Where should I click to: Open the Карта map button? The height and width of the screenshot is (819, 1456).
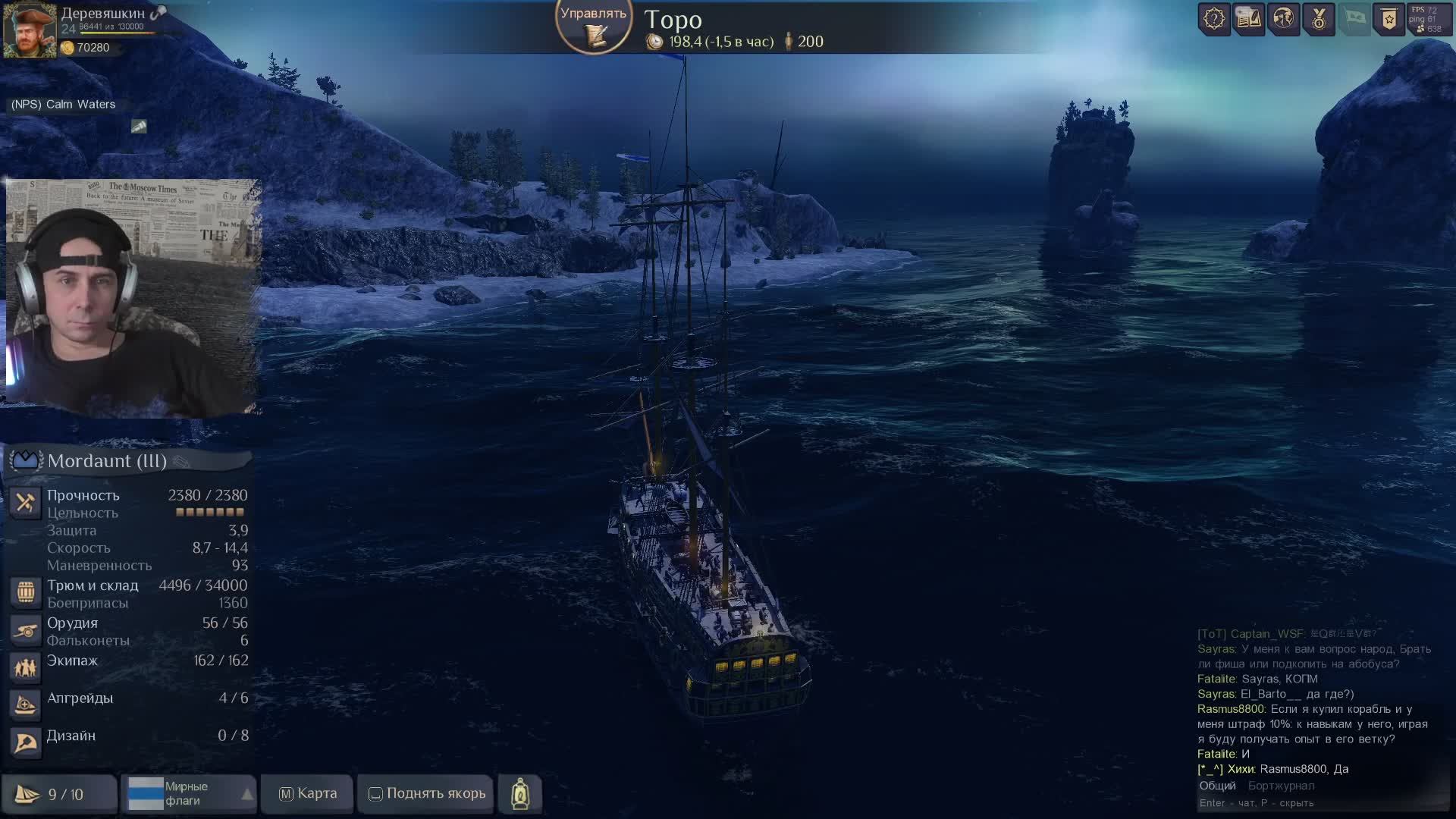(307, 793)
